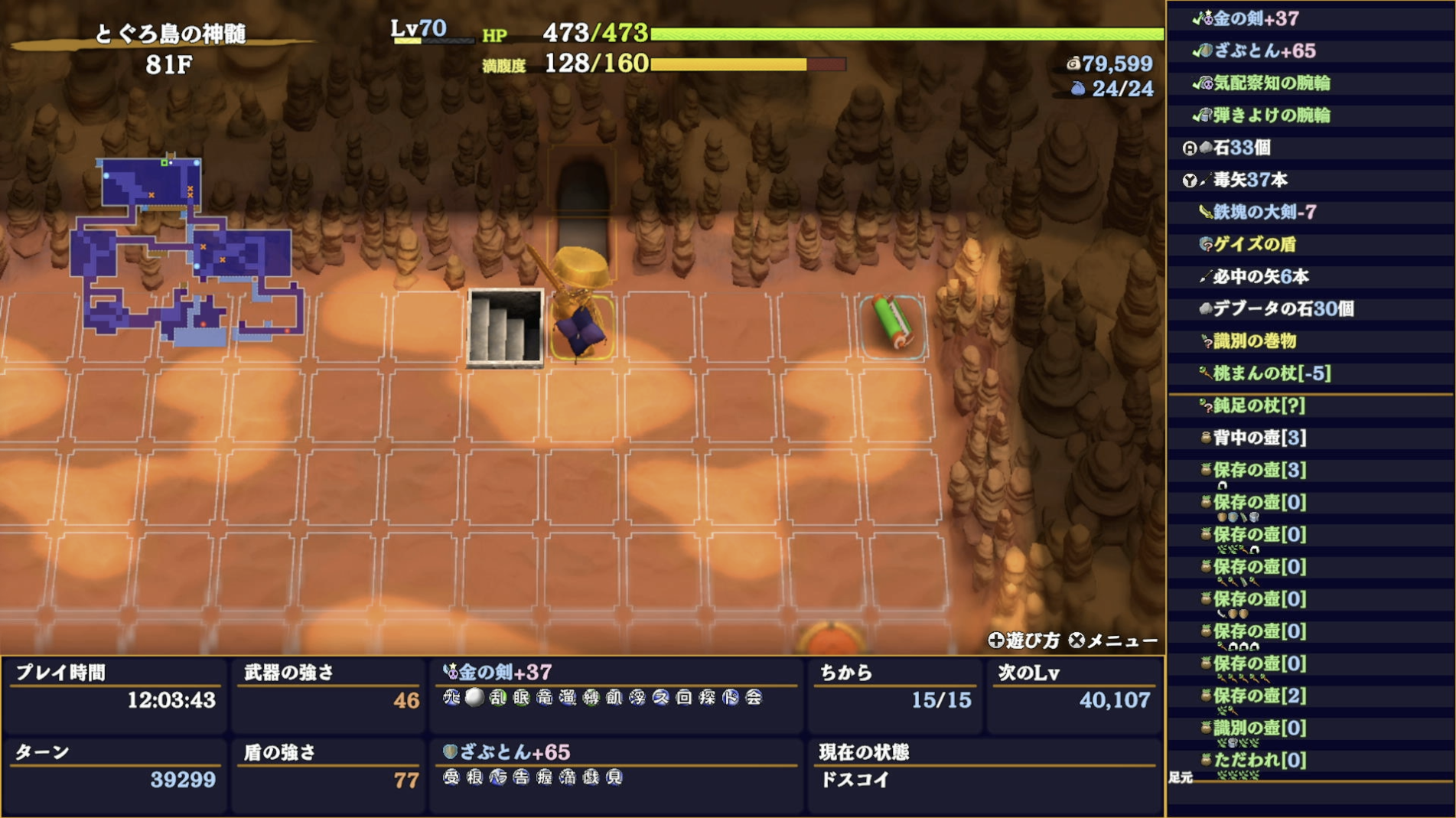Screen dimensions: 1456x818
Task: Select the 気配察知の腕輪 bracelet
Action: 1271,83
